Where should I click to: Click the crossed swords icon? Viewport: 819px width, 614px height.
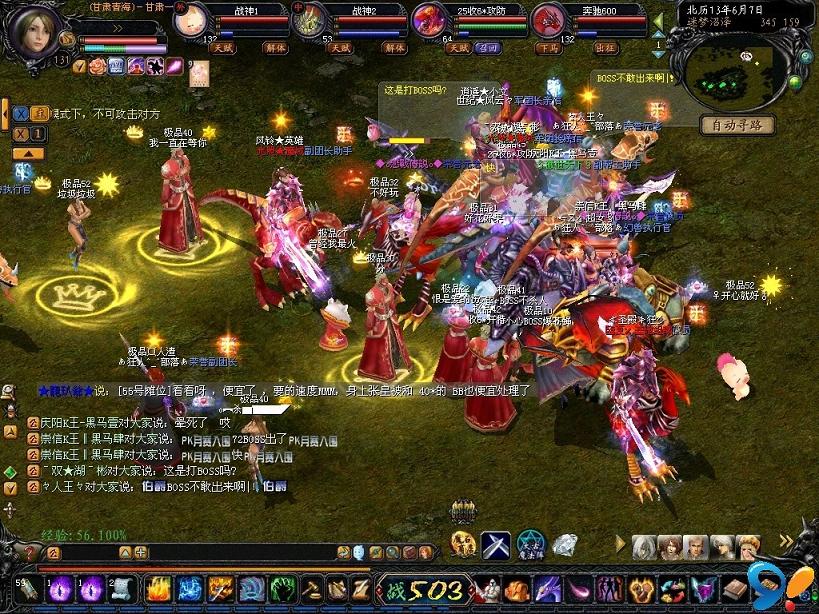(x=496, y=545)
